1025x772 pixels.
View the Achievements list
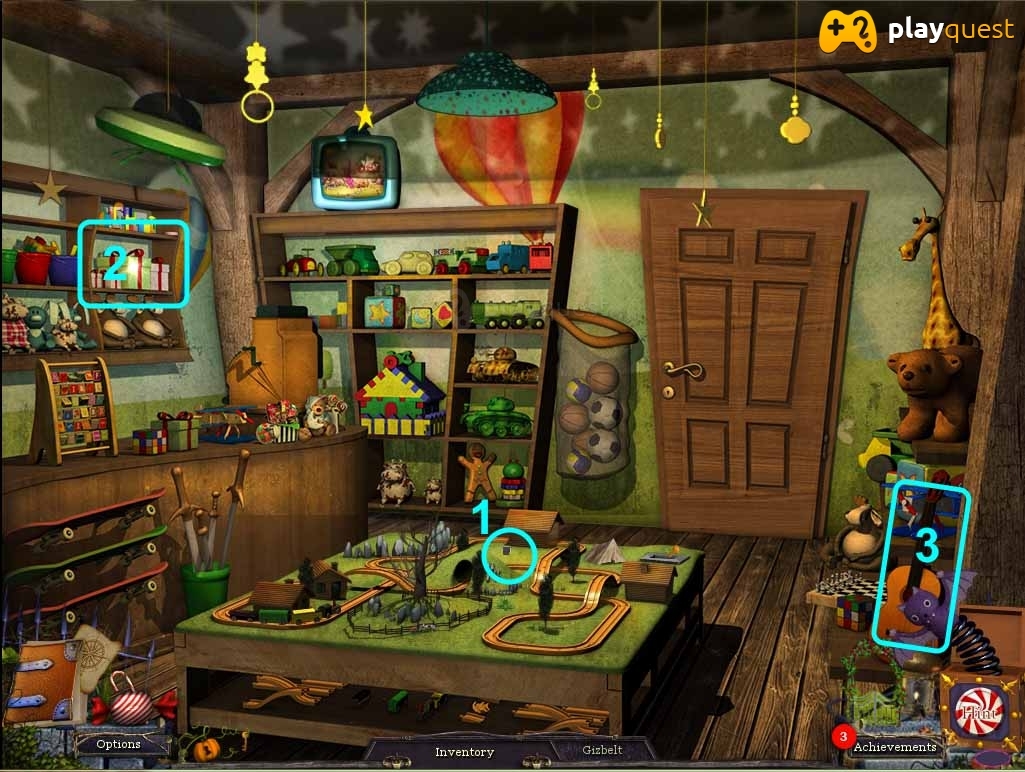pyautogui.click(x=894, y=746)
